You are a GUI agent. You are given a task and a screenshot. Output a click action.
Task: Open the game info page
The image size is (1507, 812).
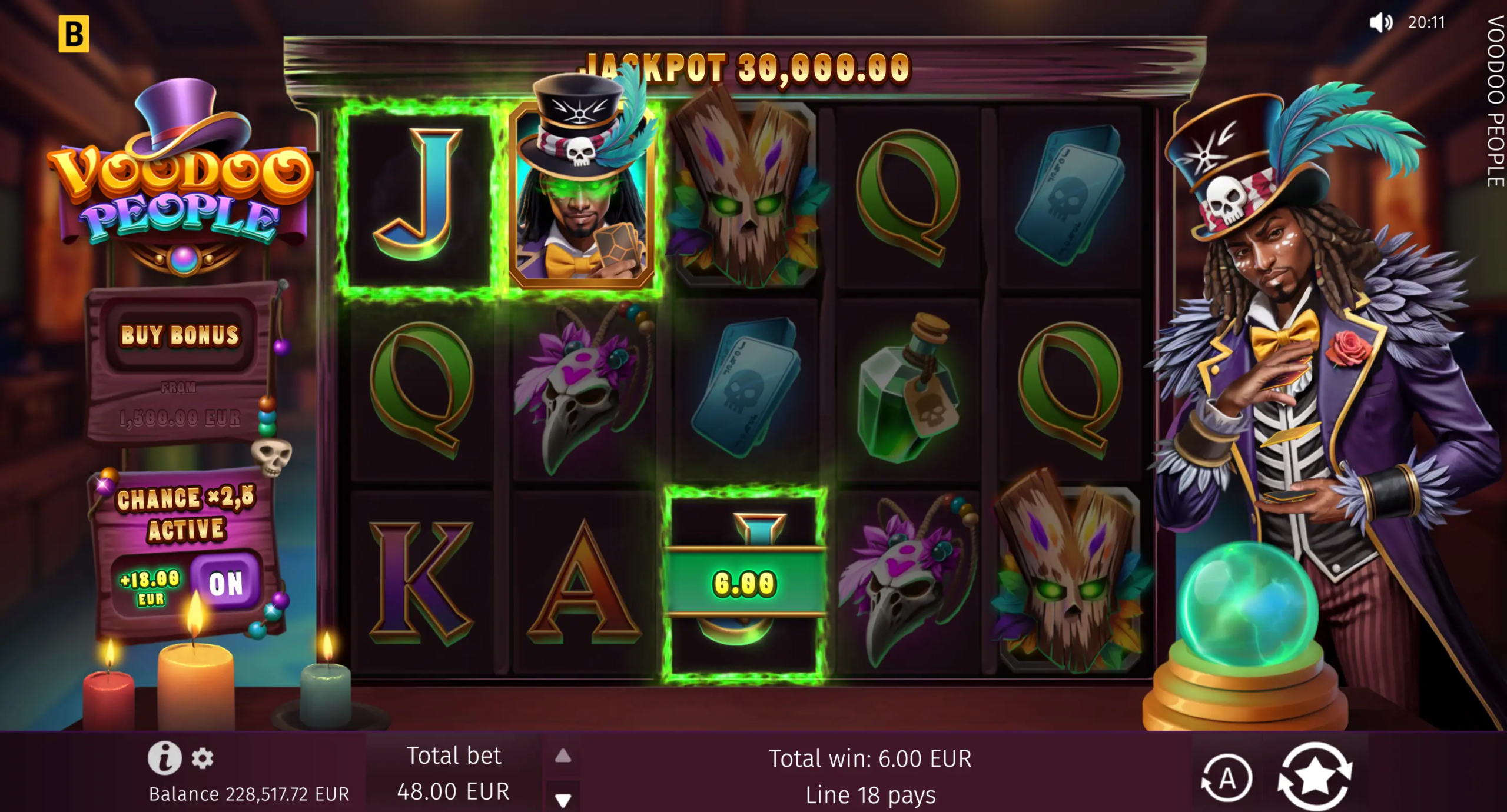[164, 757]
